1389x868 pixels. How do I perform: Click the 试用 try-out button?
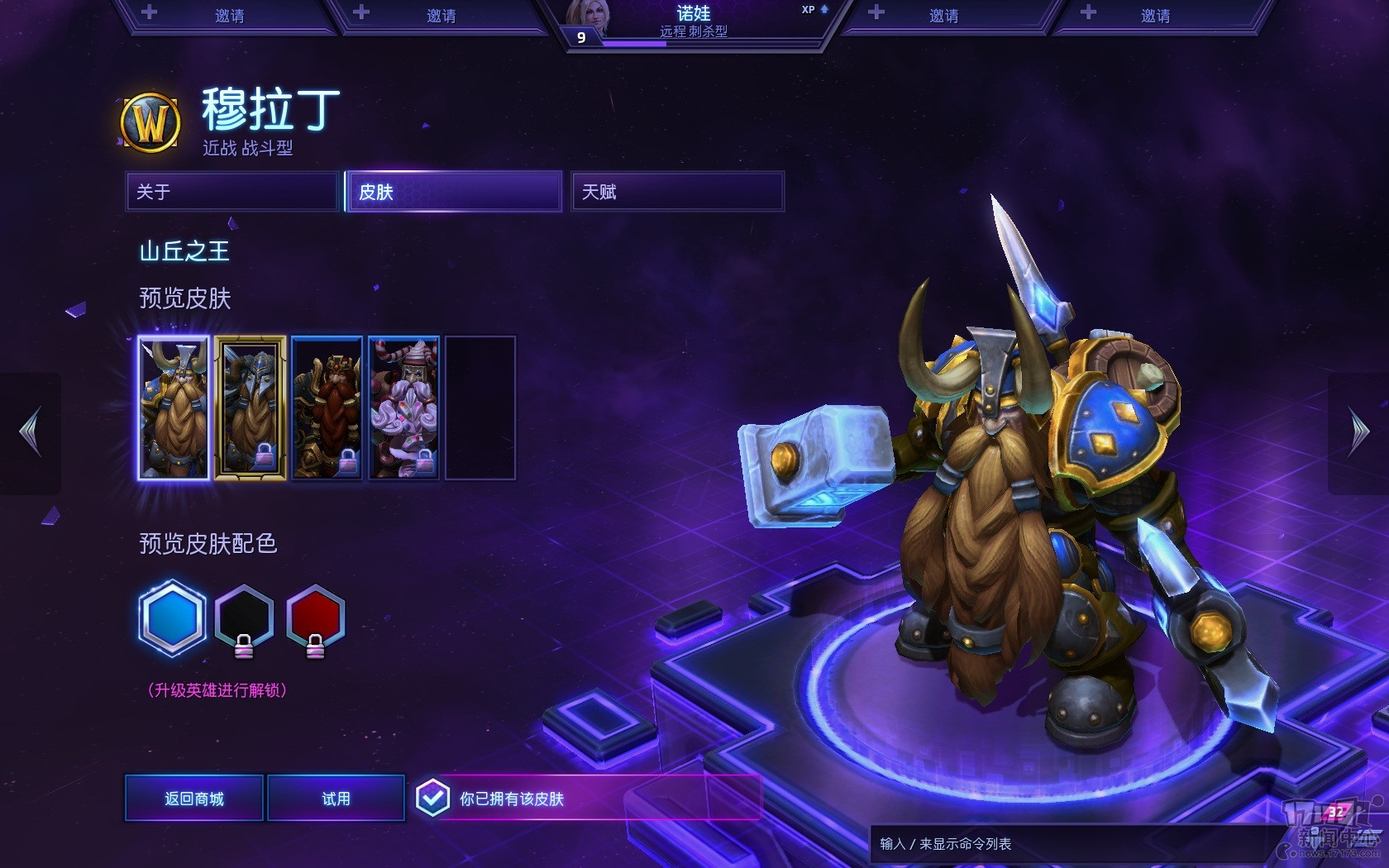[336, 799]
